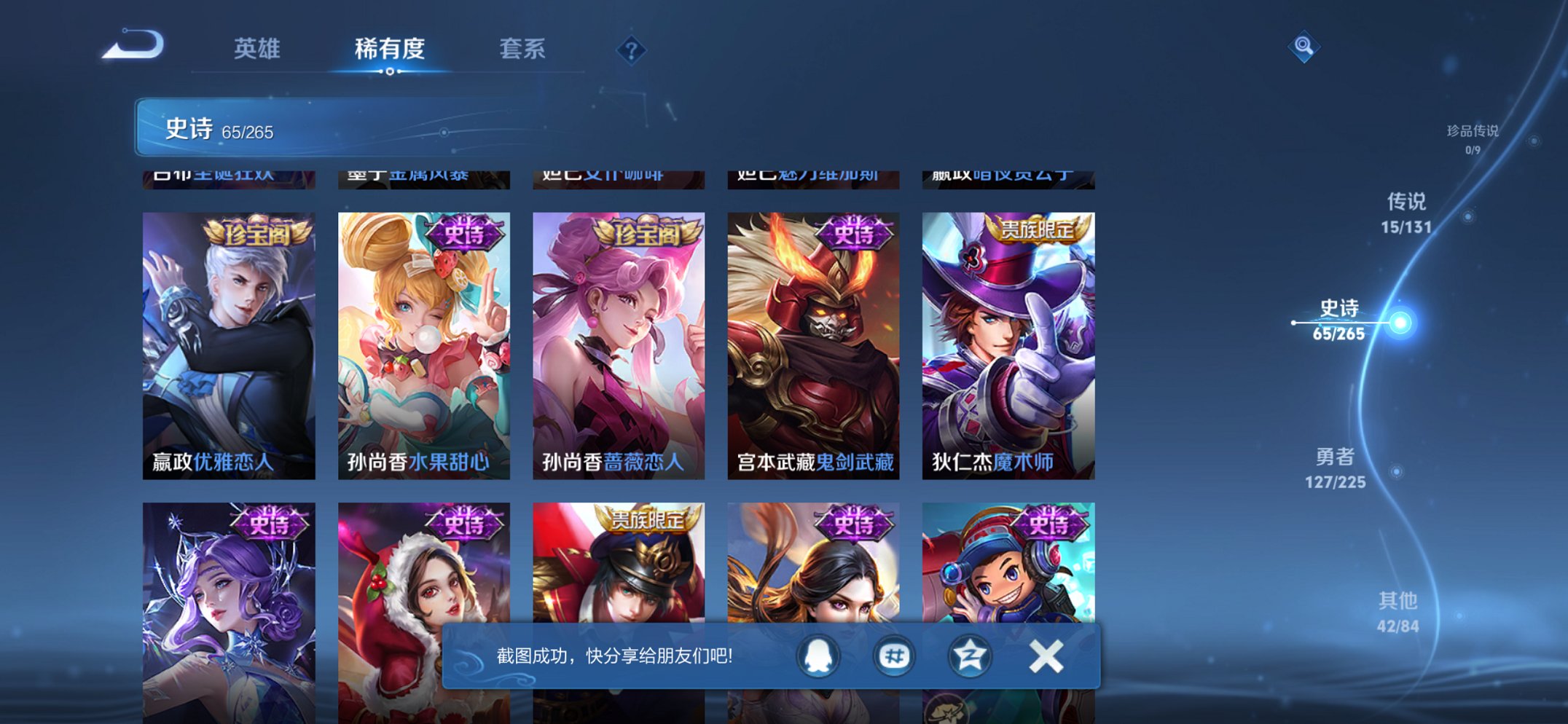Open the 套系 tab
Viewport: 1568px width, 724px height.
point(523,47)
